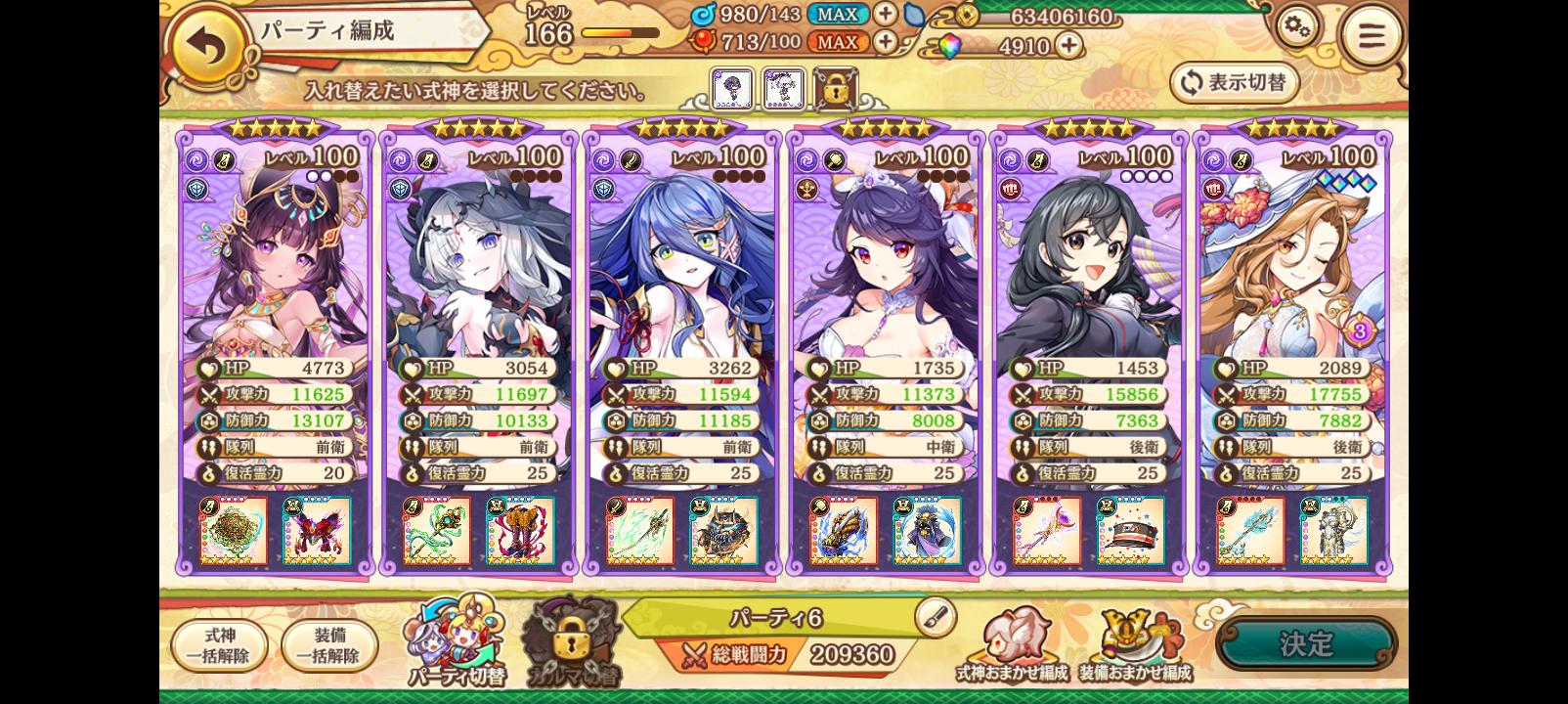Auto-equip gear with 装備おまかせ編成

point(1135,646)
